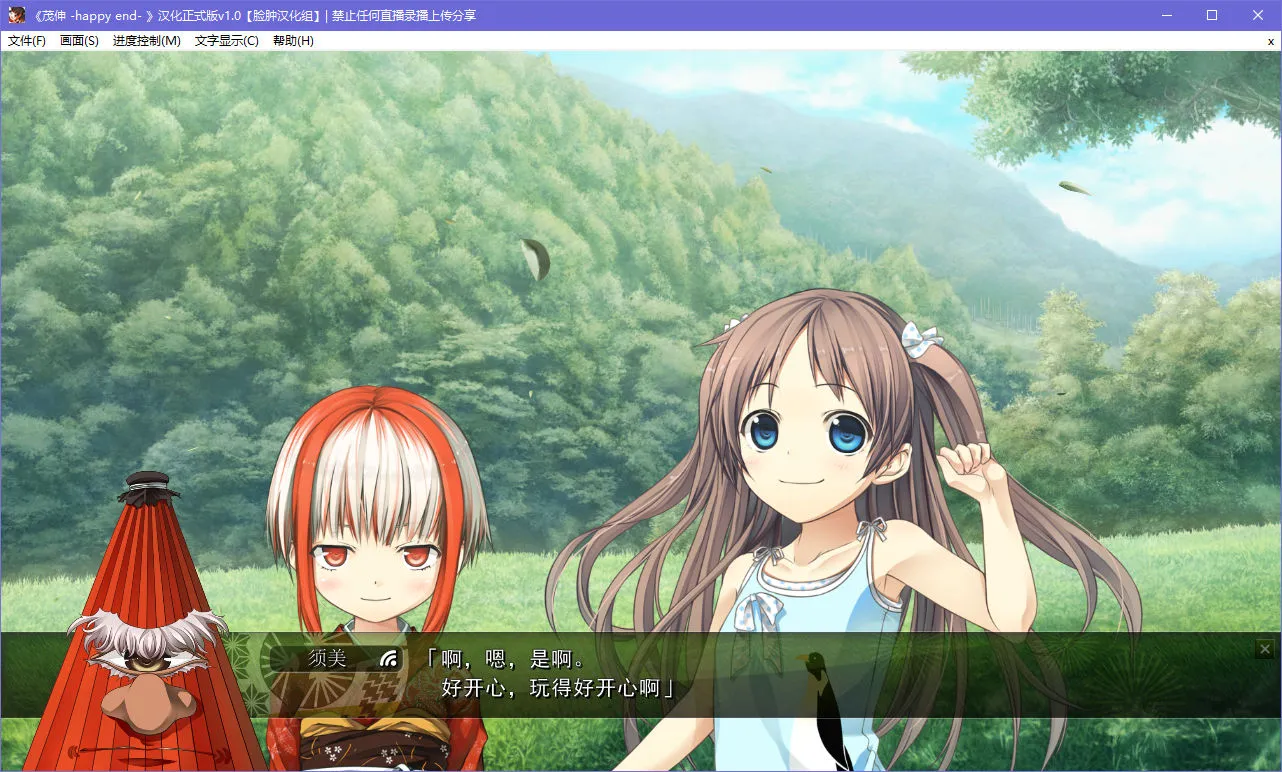Hide the dialogue box with its X button
Image resolution: width=1282 pixels, height=772 pixels.
[1265, 649]
